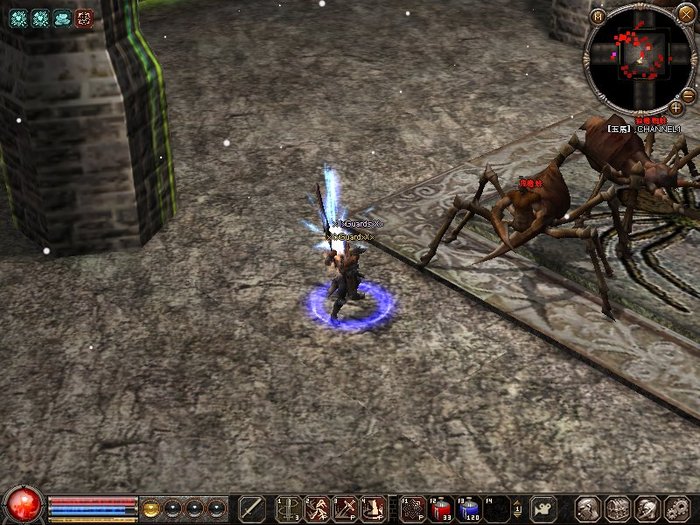This screenshot has width=700, height=525.
Task: Open the inventory treasure chest button
Action: pos(617,508)
